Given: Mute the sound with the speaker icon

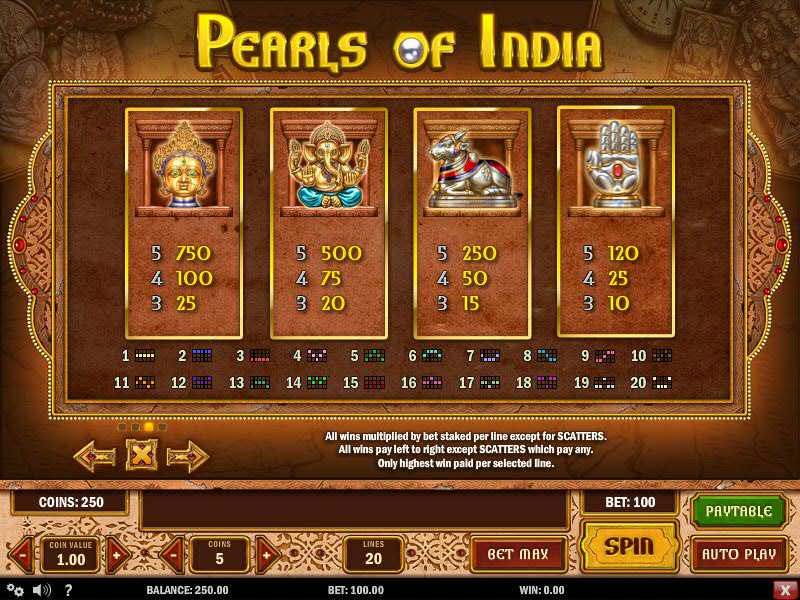Looking at the screenshot, I should coord(42,590).
